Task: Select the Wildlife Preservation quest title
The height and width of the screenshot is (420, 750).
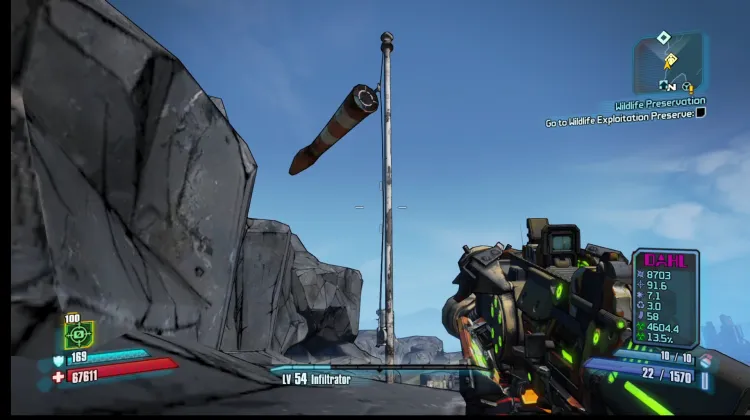Action: (x=659, y=103)
